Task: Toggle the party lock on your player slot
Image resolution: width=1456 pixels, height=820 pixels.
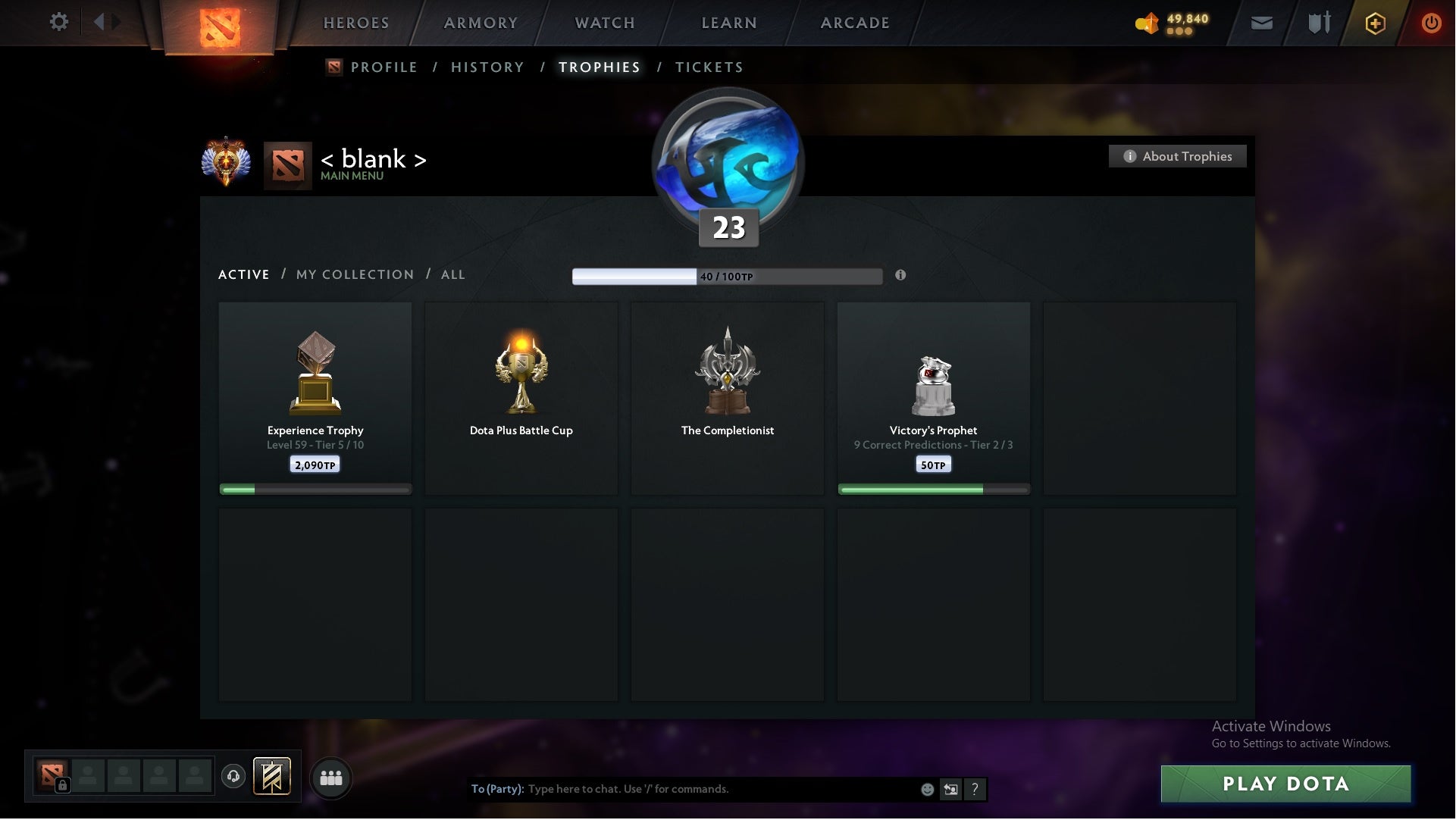Action: (64, 786)
